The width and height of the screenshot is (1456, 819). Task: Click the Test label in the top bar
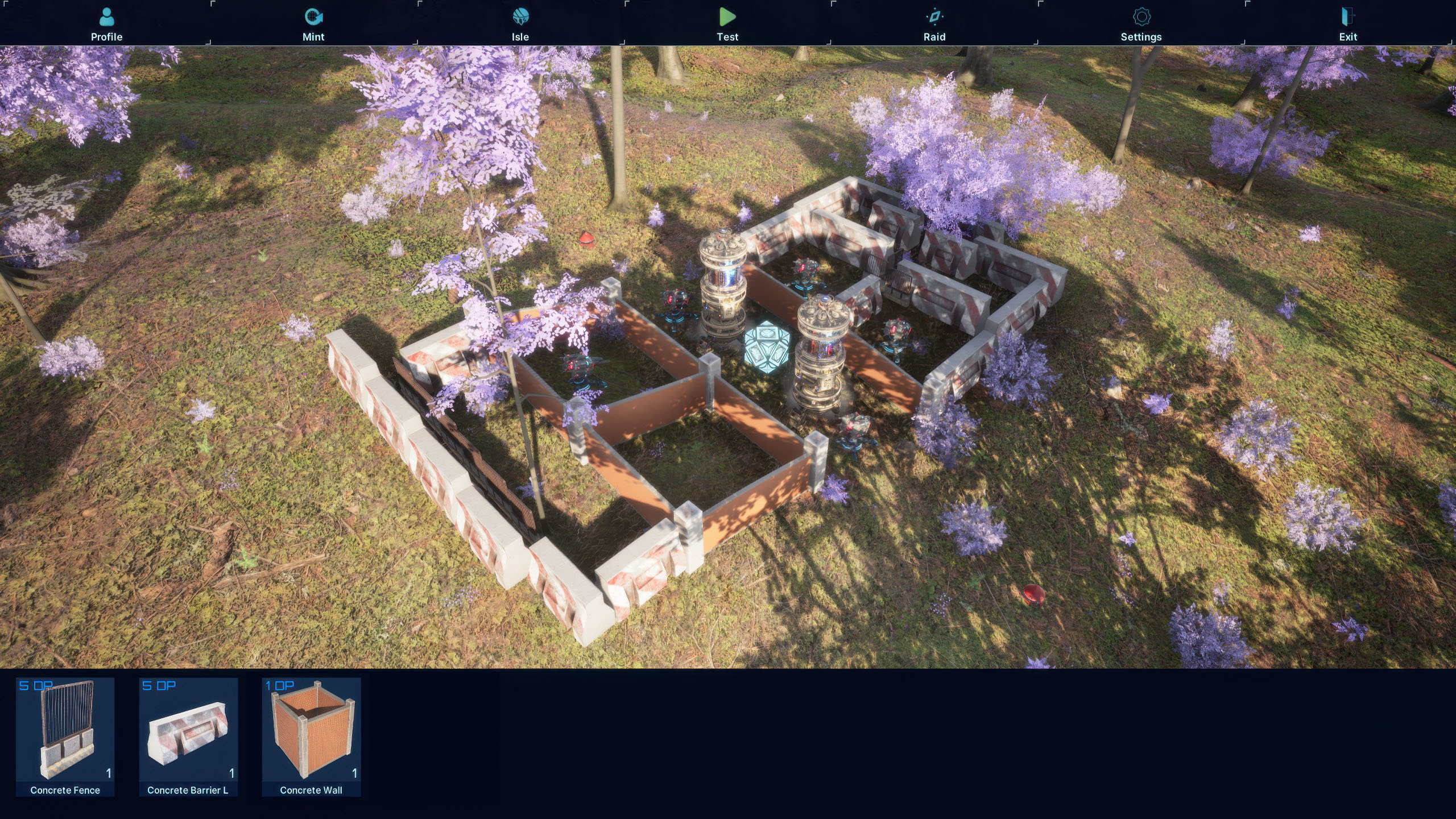click(727, 36)
